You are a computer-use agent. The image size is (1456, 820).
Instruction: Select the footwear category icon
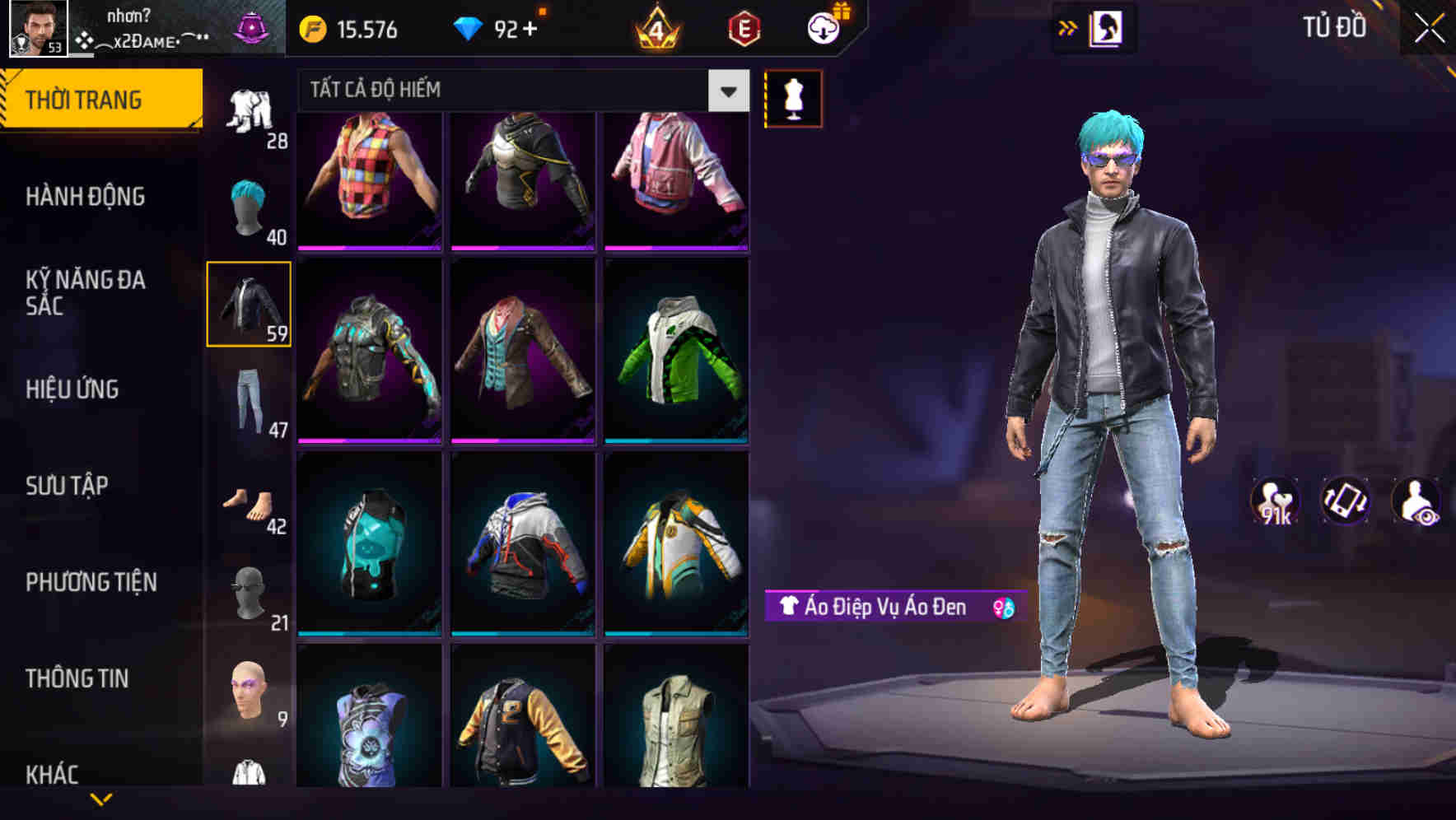pos(249,502)
